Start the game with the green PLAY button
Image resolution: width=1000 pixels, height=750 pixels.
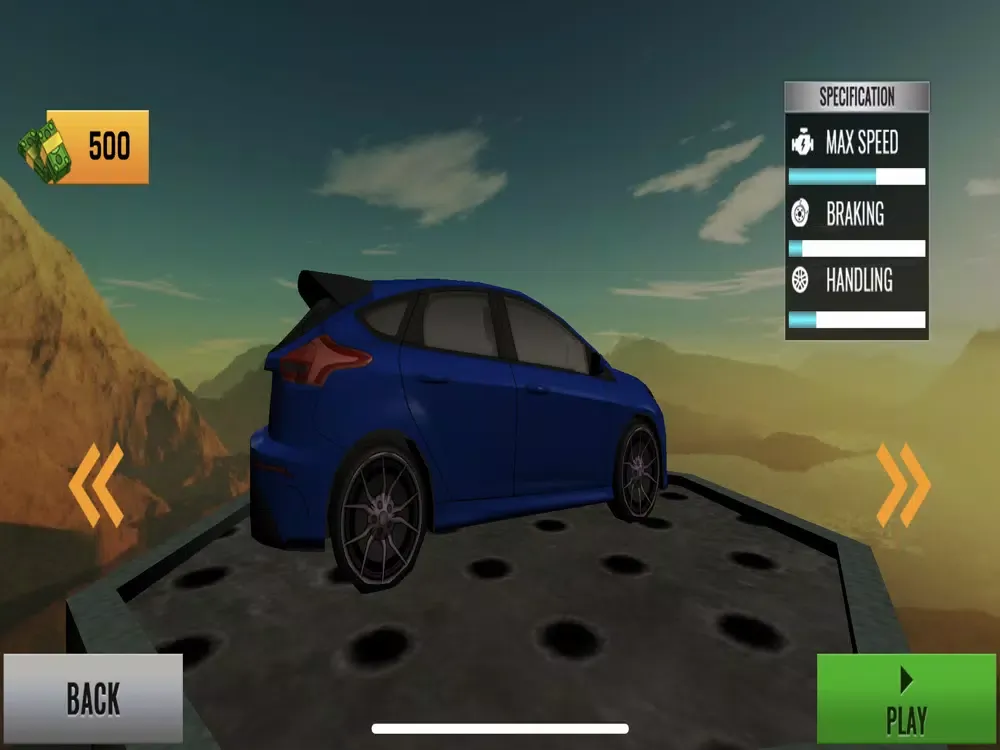pyautogui.click(x=906, y=699)
